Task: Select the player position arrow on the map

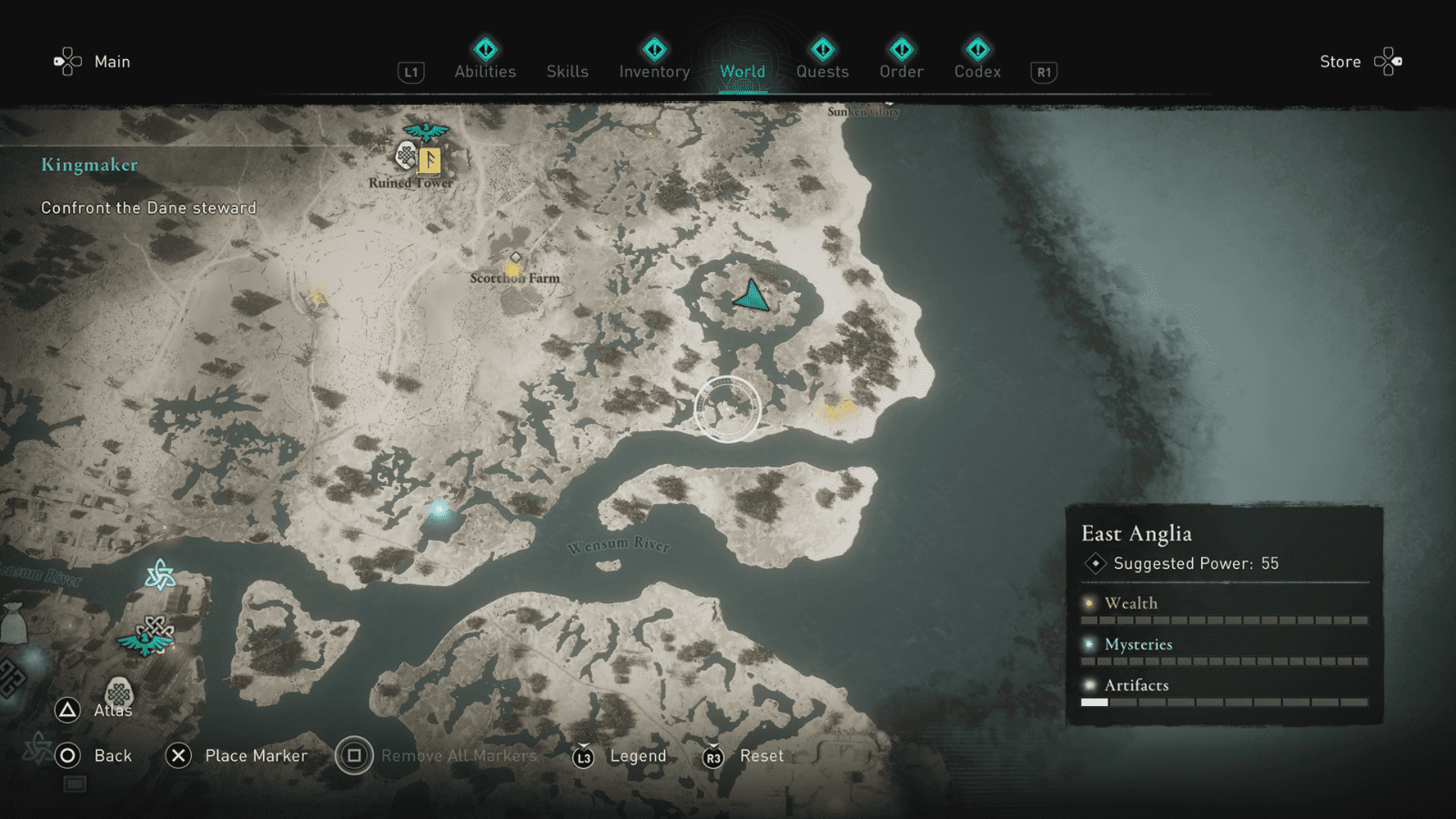Action: [x=752, y=297]
